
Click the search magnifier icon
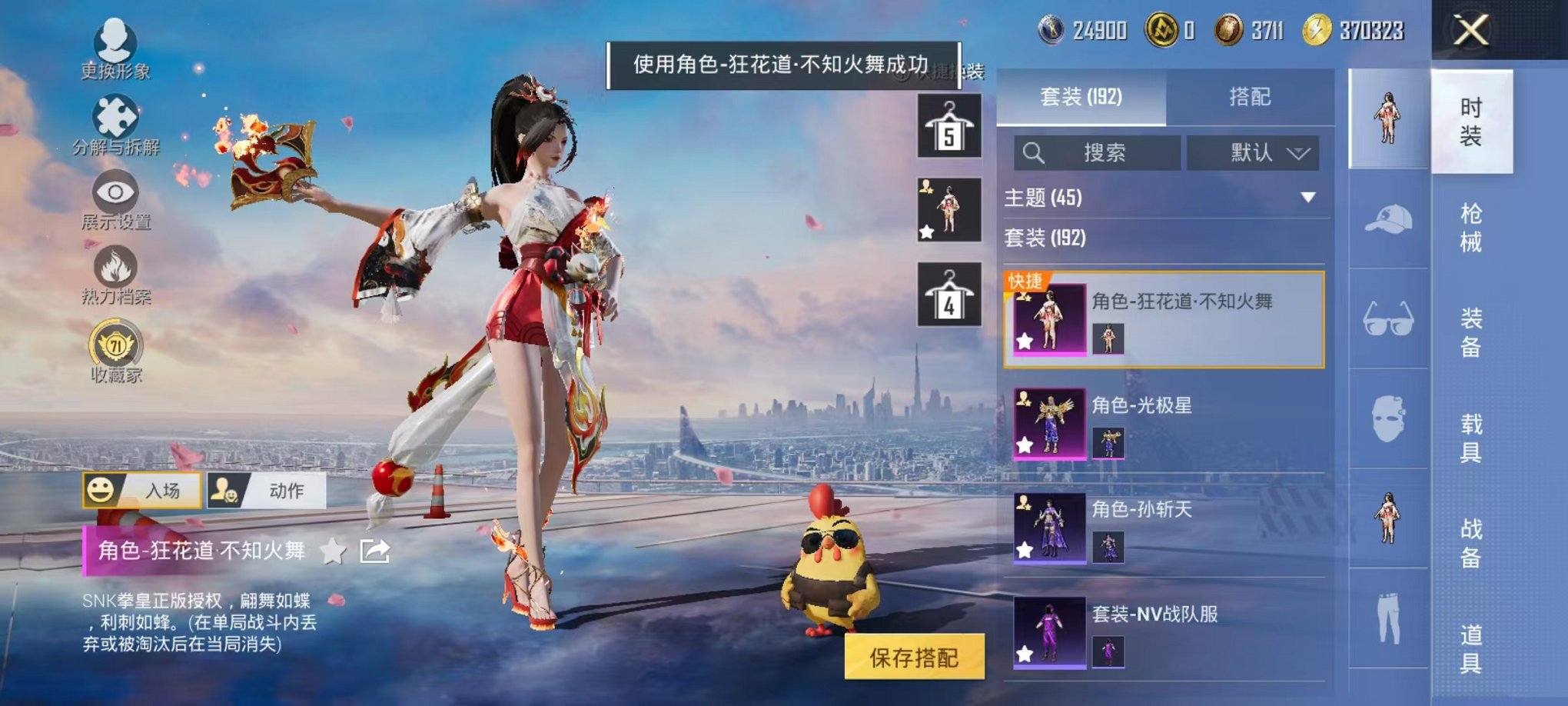1034,152
